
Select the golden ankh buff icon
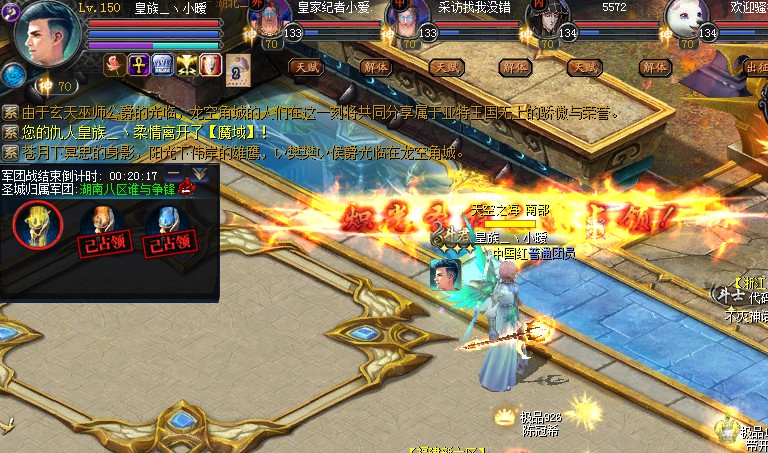pyautogui.click(x=139, y=65)
